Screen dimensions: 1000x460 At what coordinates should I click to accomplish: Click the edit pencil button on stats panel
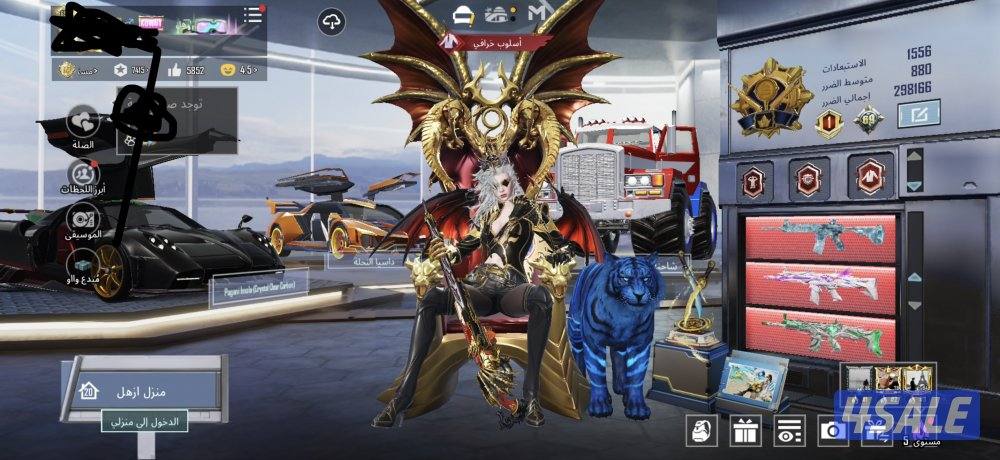click(x=914, y=116)
